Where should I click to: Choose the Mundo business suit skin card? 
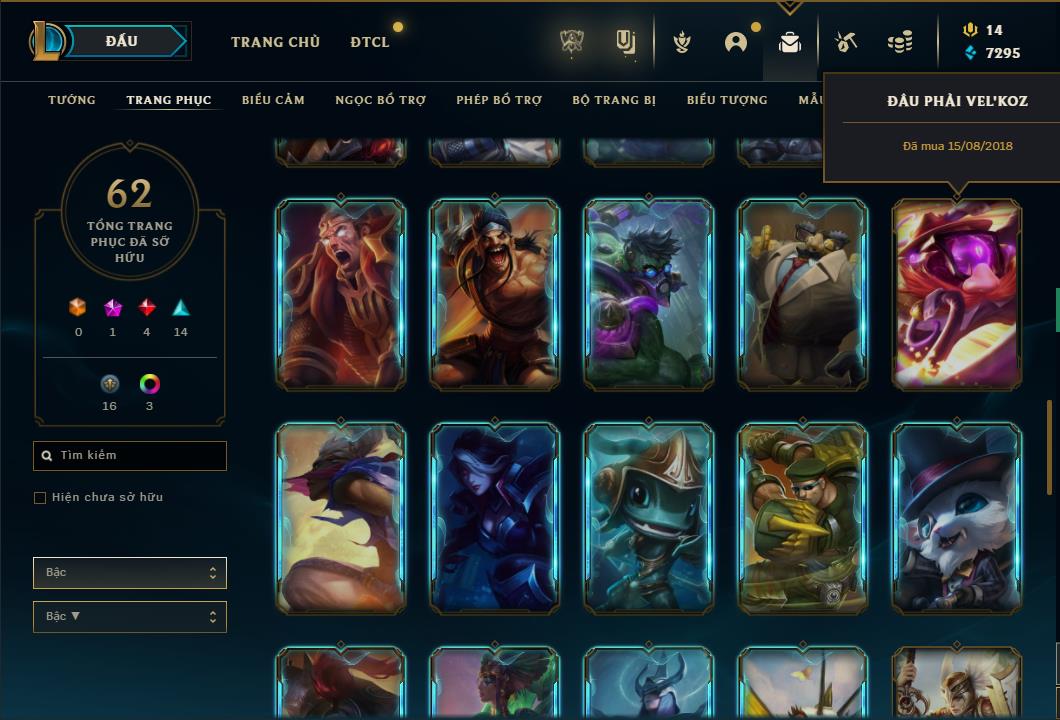(x=803, y=294)
